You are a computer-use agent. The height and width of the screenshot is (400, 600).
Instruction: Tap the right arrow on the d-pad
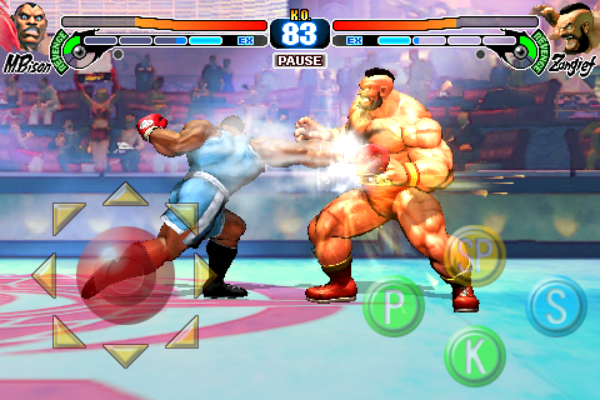tap(203, 274)
